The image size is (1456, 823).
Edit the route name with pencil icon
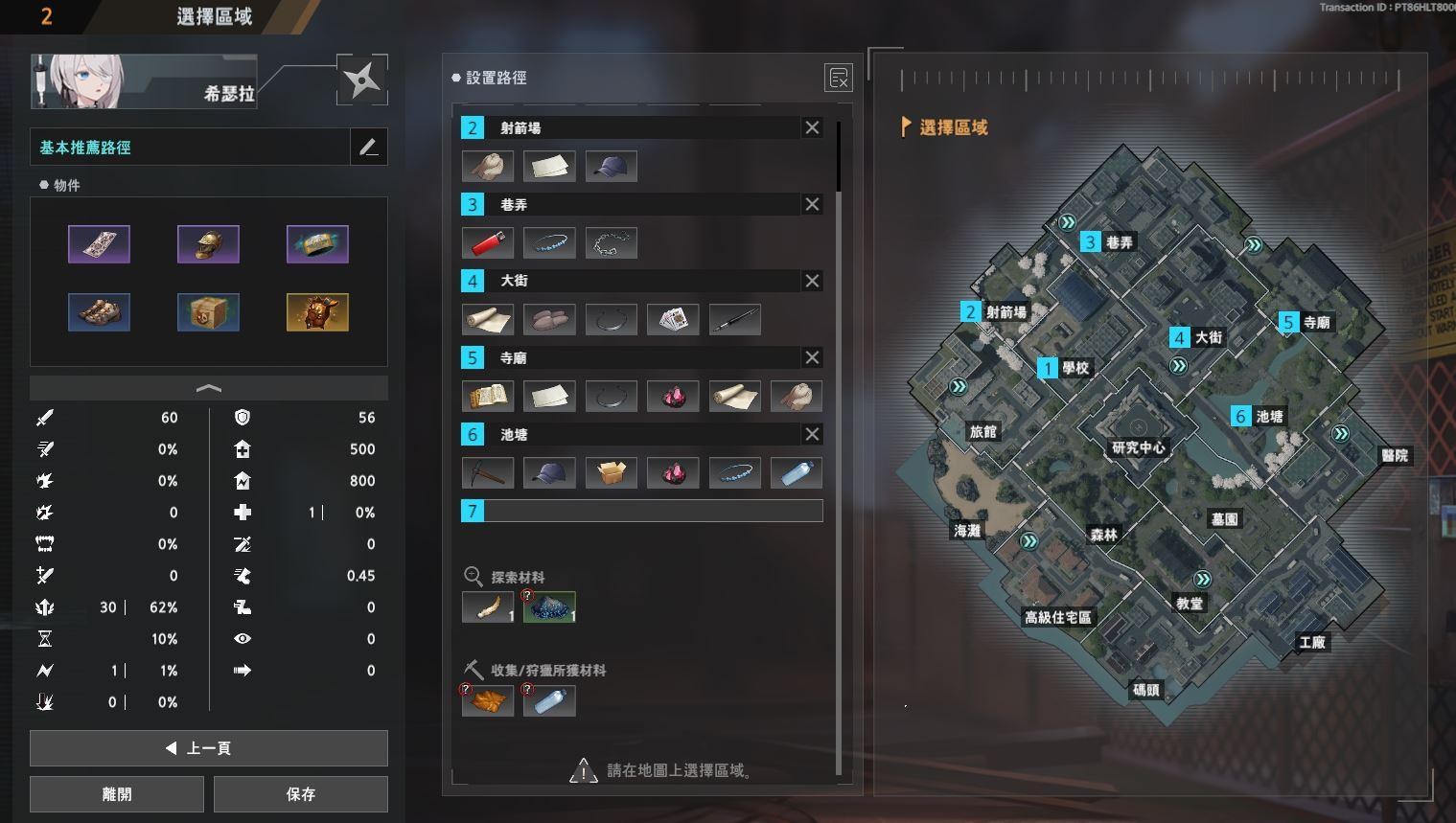point(369,148)
